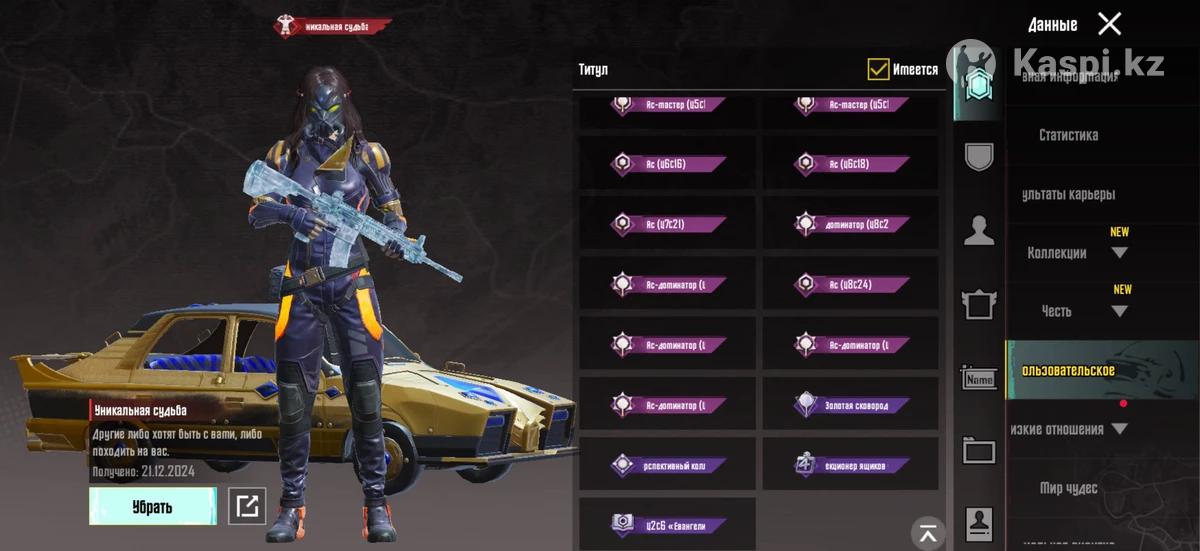Image resolution: width=1200 pixels, height=551 pixels.
Task: Open the Мир чудес section
Action: click(x=1068, y=488)
